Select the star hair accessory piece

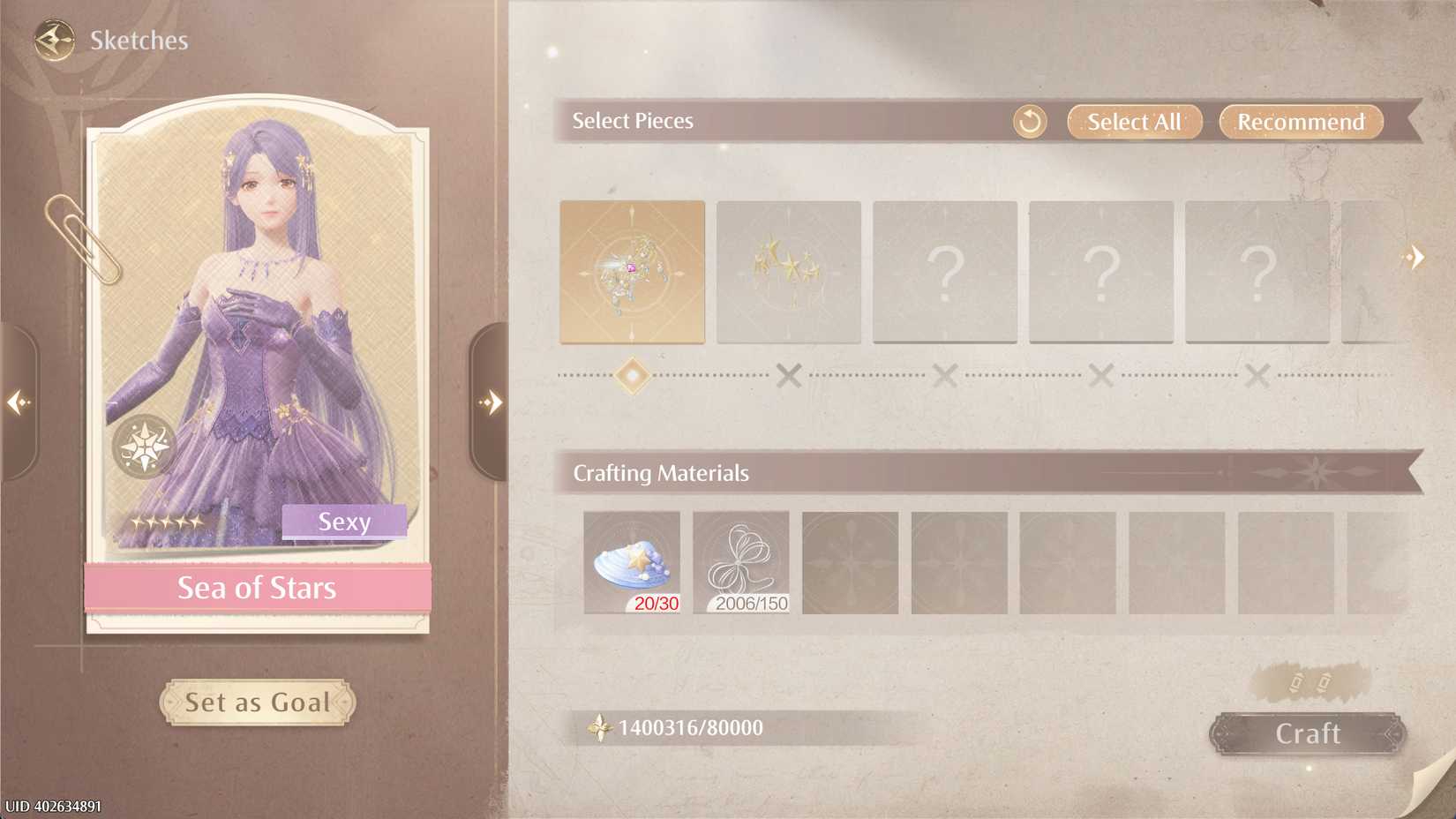pos(789,272)
